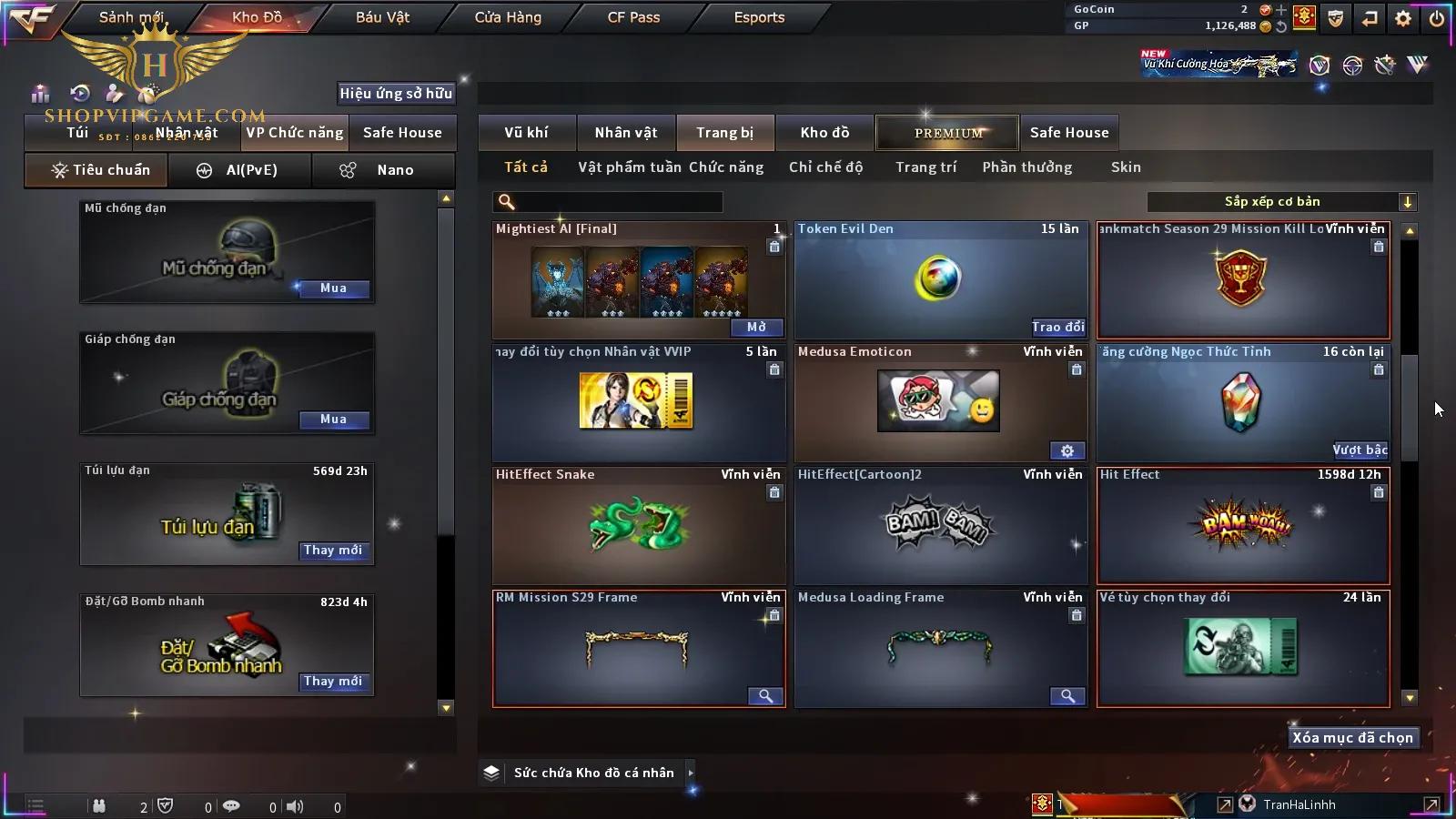1456x819 pixels.
Task: Click the power button to exit
Action: tap(1437, 18)
